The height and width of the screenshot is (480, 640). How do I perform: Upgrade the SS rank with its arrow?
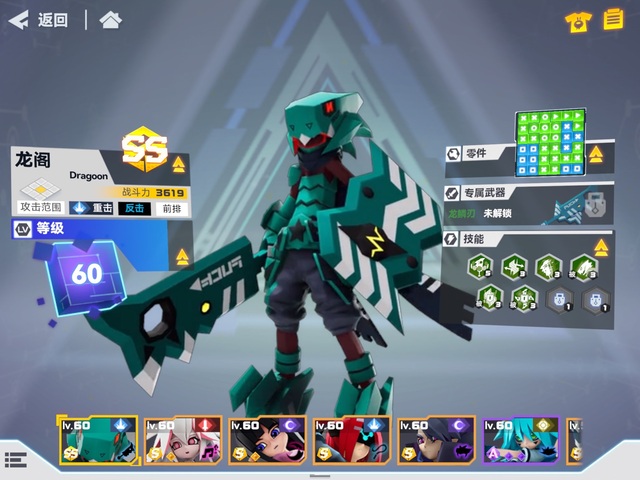coord(179,164)
